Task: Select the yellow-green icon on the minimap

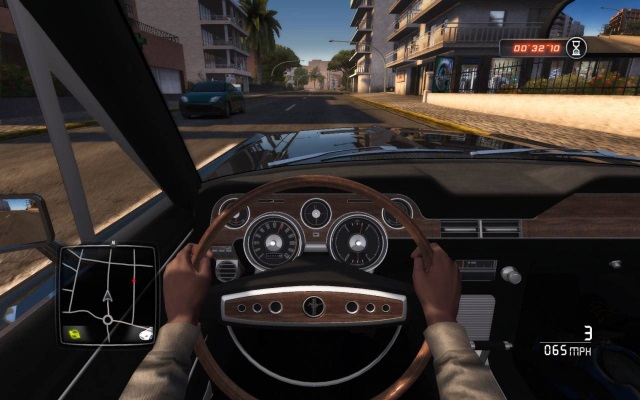Action: coord(73,332)
